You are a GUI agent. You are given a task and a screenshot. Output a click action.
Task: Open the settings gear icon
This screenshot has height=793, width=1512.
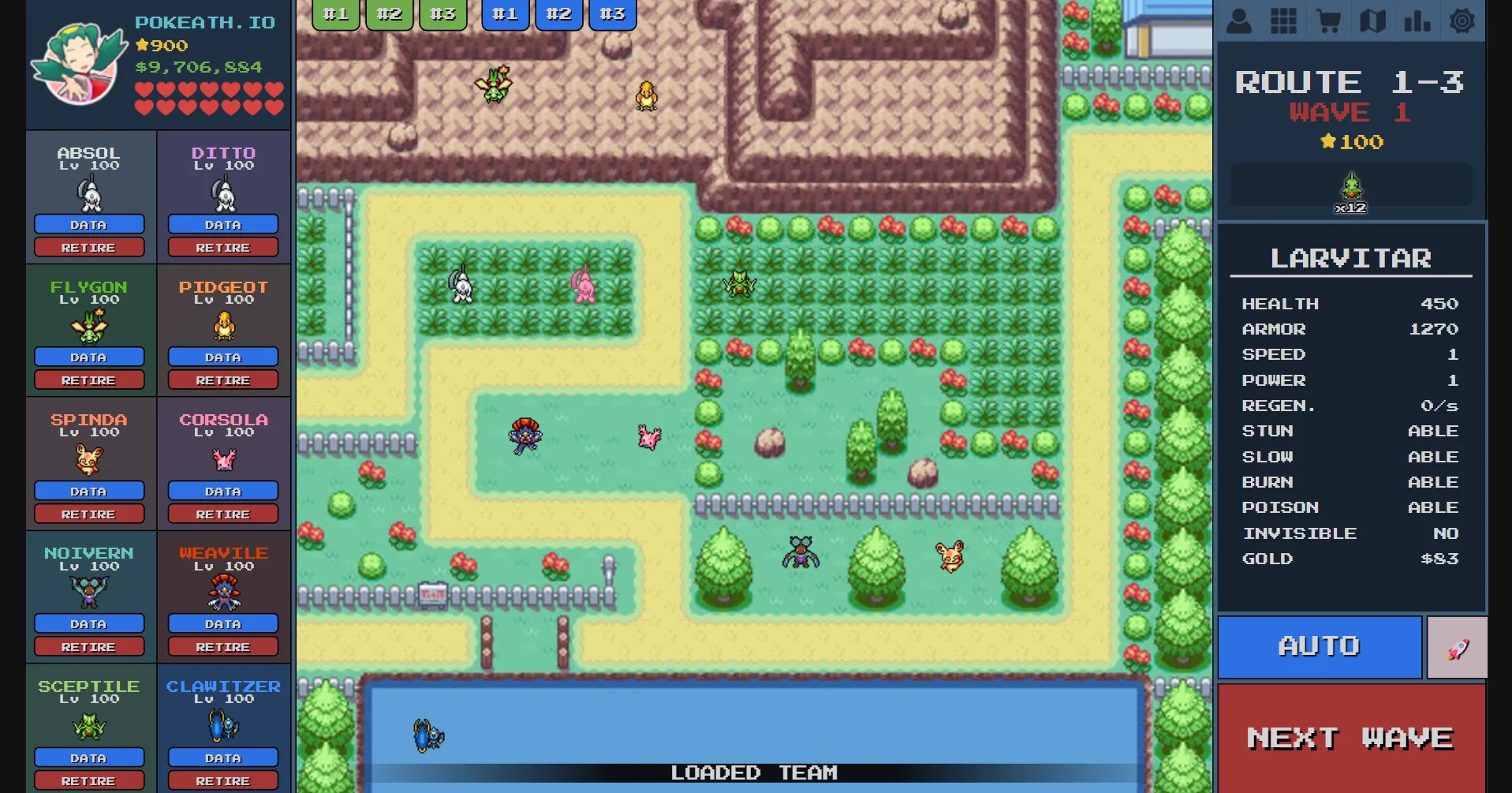click(1463, 20)
